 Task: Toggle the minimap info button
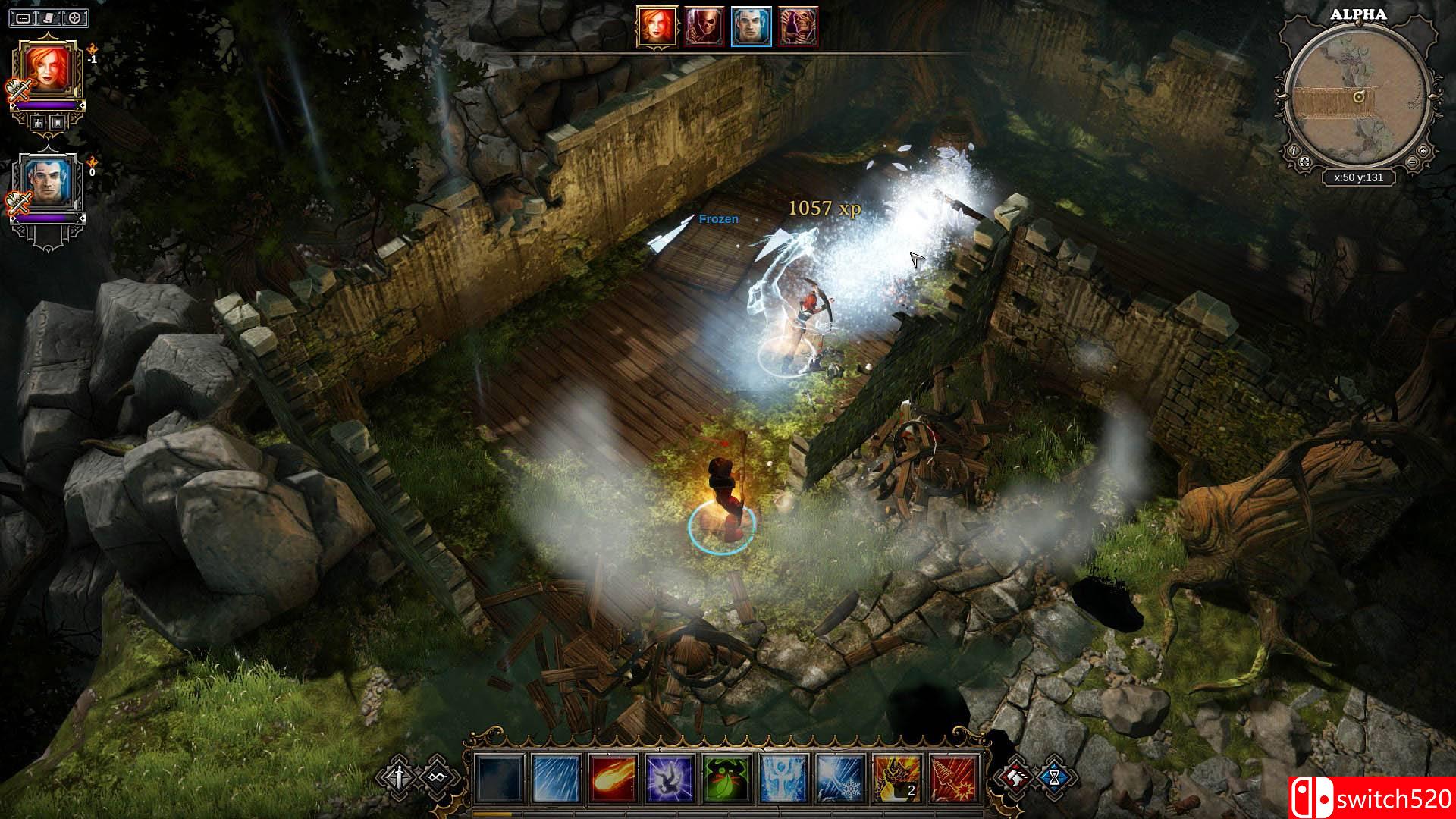(1294, 151)
